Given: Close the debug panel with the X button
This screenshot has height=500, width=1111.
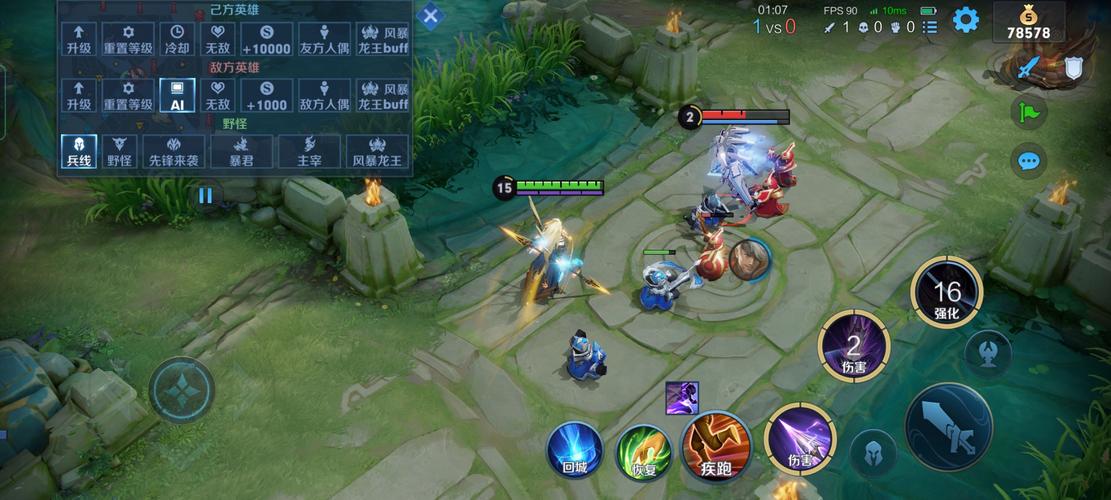Looking at the screenshot, I should (x=430, y=16).
